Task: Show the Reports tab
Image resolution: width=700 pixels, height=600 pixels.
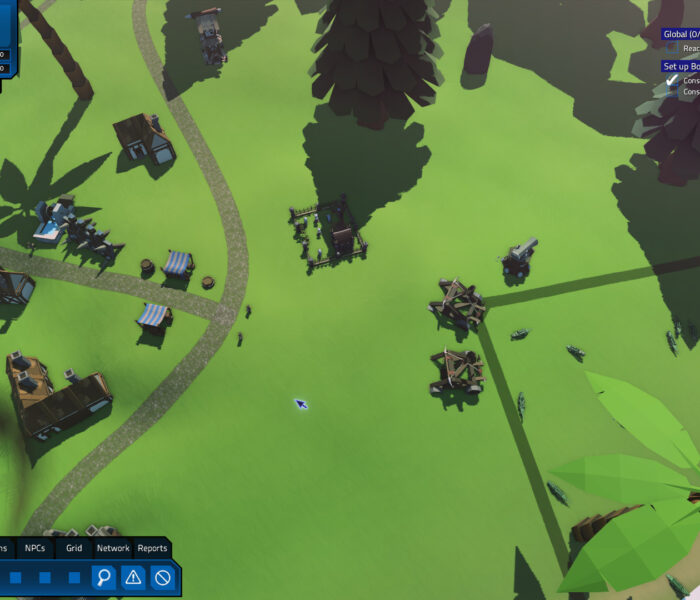Action: click(x=152, y=548)
